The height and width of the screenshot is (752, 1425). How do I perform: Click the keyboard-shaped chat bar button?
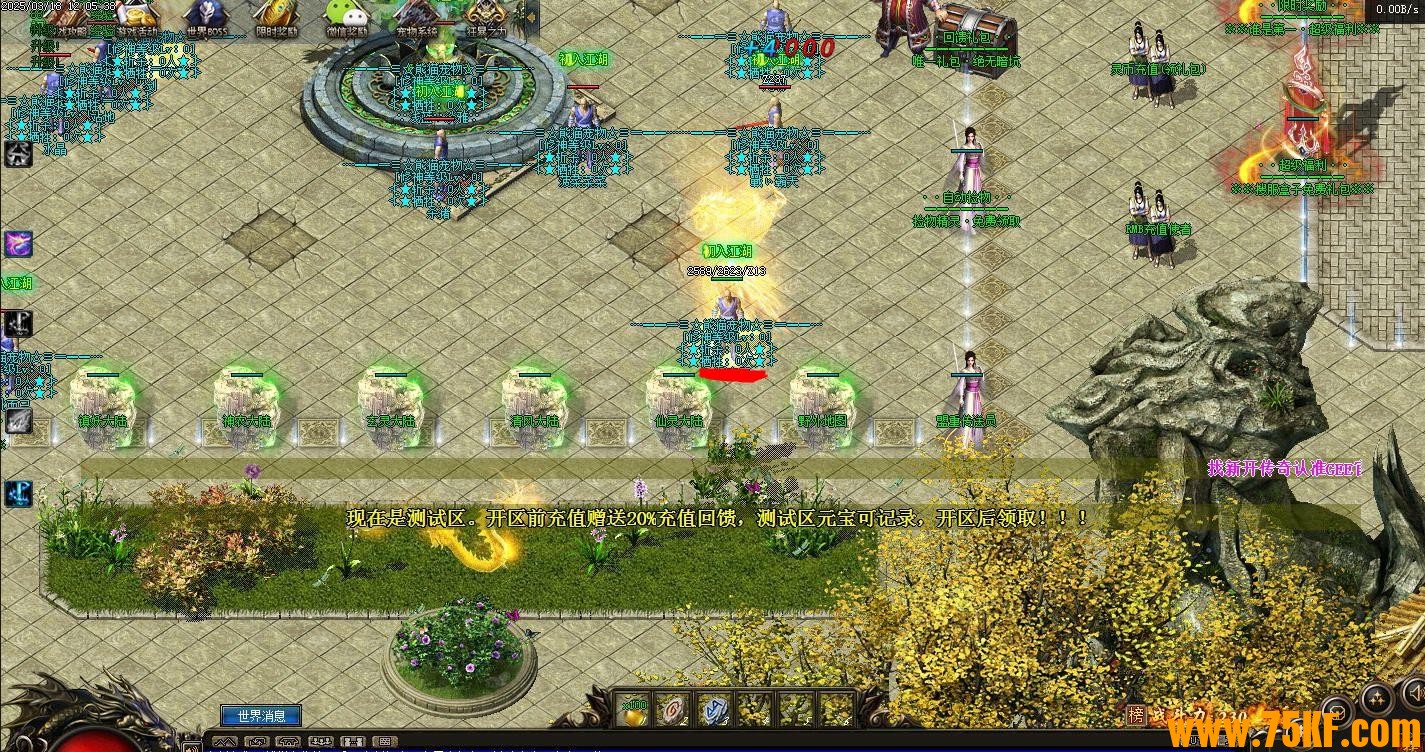tap(384, 742)
